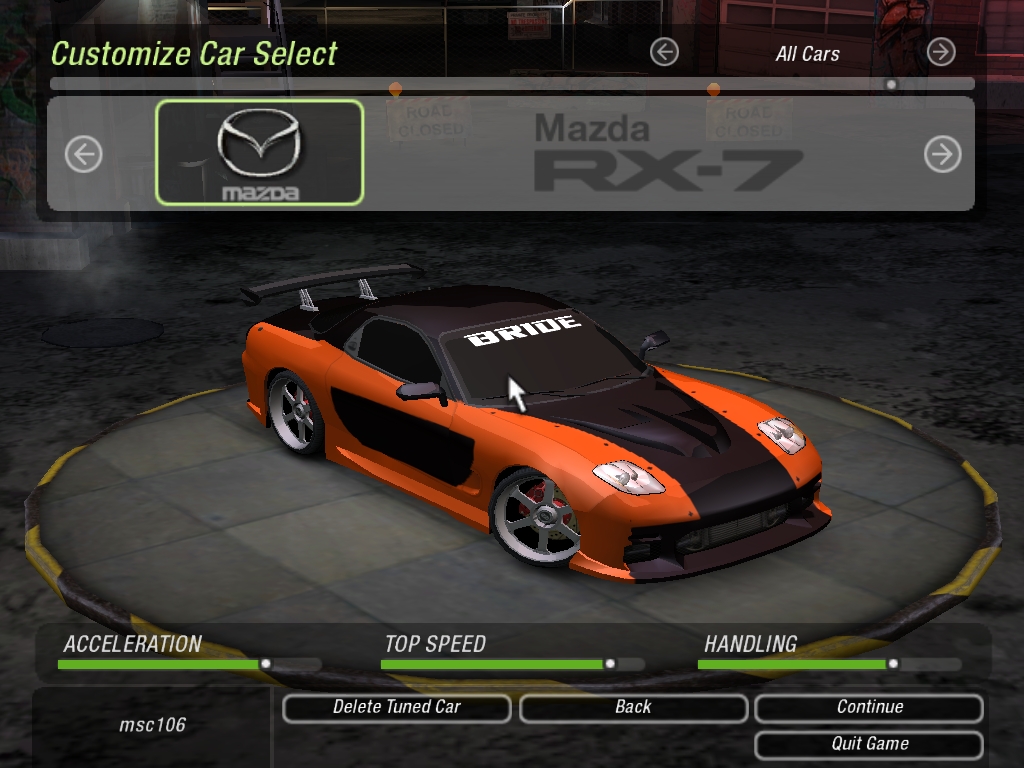Go Back to the previous menu
Screen dimensions: 1024x768
(633, 707)
